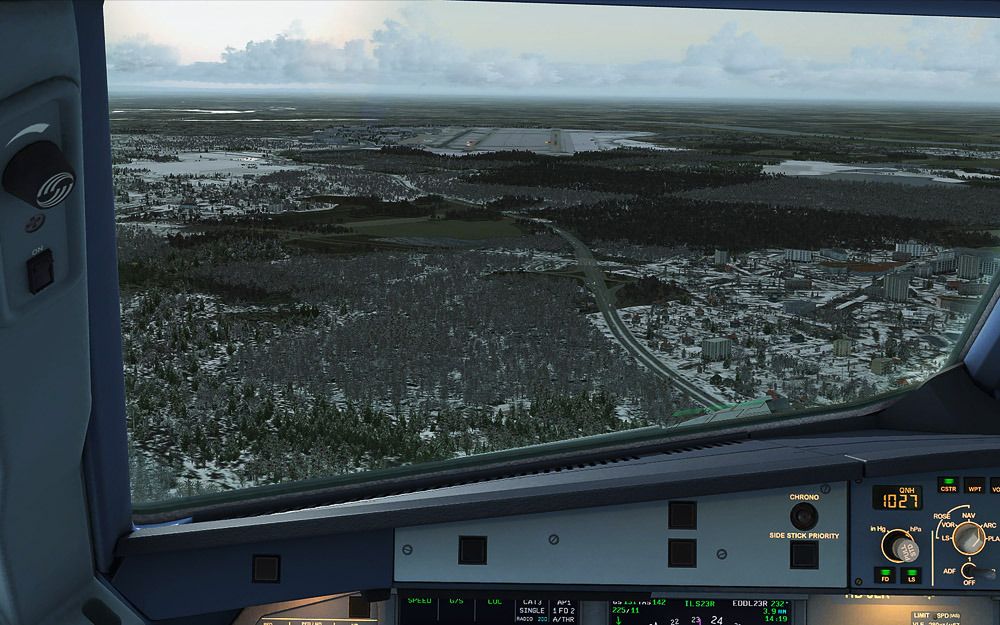Toggle the ON switch below the air vent
The height and width of the screenshot is (625, 1000).
[40, 270]
